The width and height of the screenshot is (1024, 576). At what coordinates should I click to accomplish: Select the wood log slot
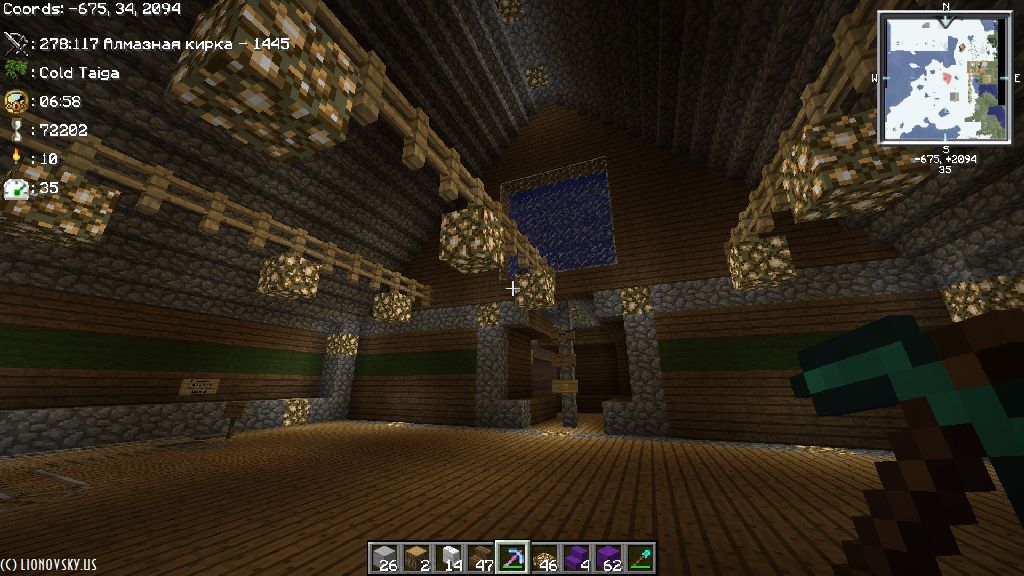pyautogui.click(x=416, y=557)
